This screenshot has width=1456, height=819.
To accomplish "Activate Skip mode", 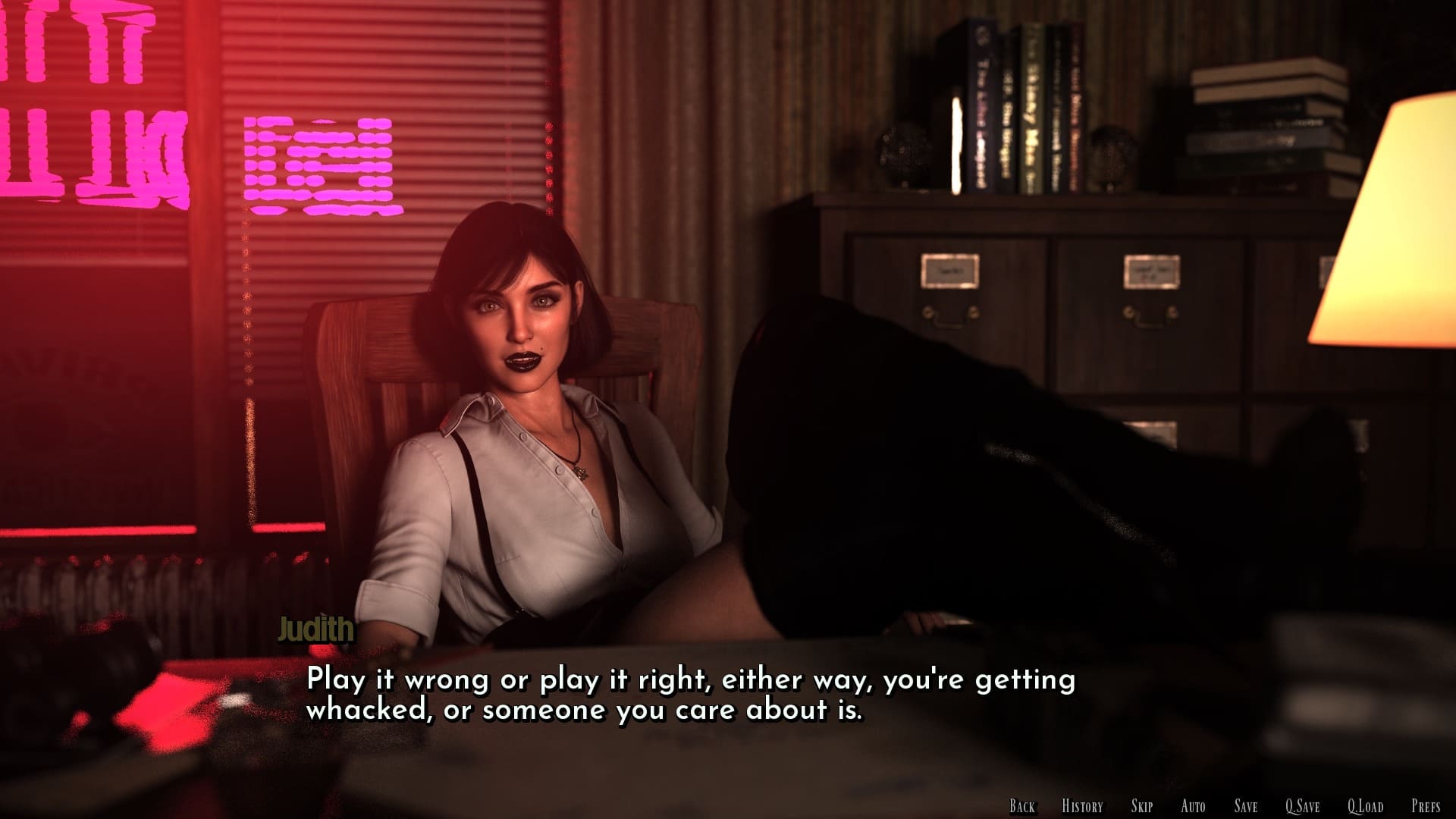I will [1141, 806].
